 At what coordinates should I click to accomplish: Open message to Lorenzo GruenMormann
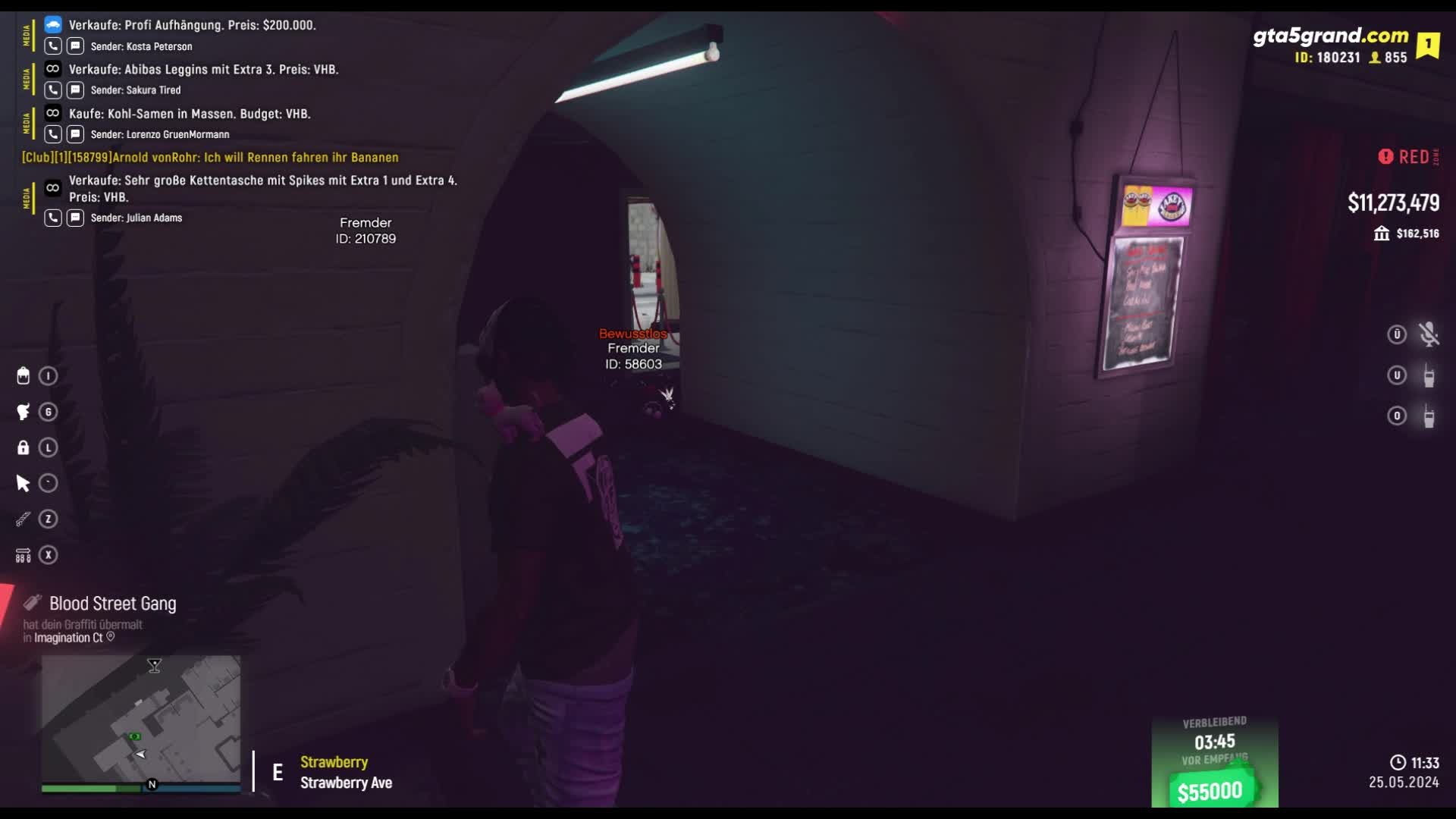75,134
